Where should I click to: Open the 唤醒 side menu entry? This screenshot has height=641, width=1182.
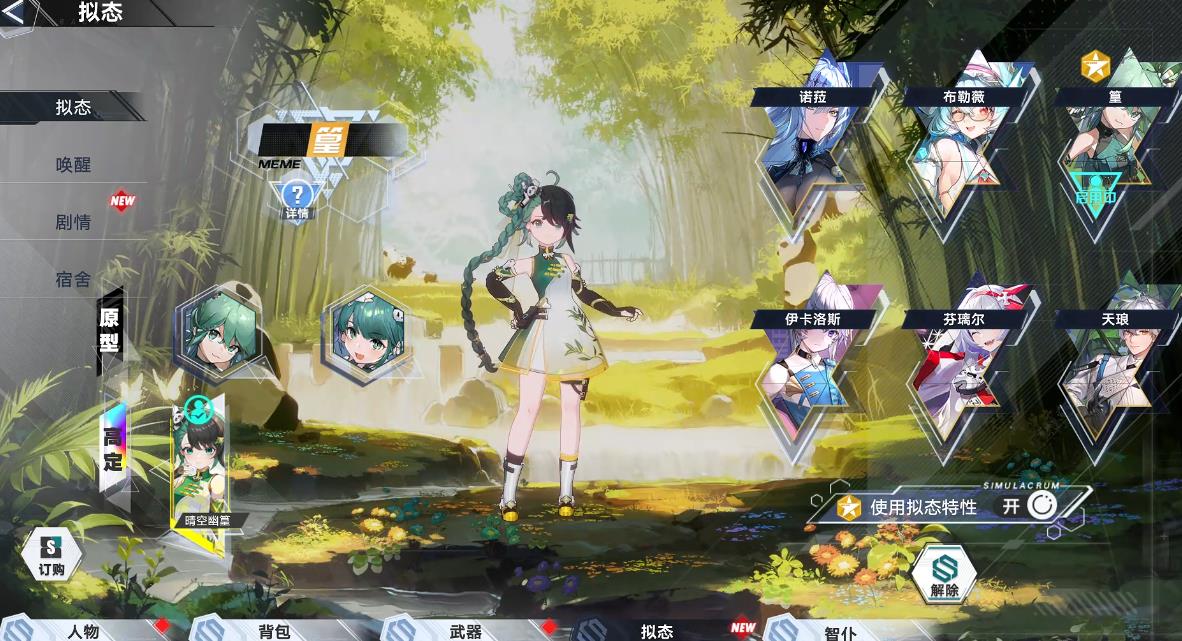point(73,164)
